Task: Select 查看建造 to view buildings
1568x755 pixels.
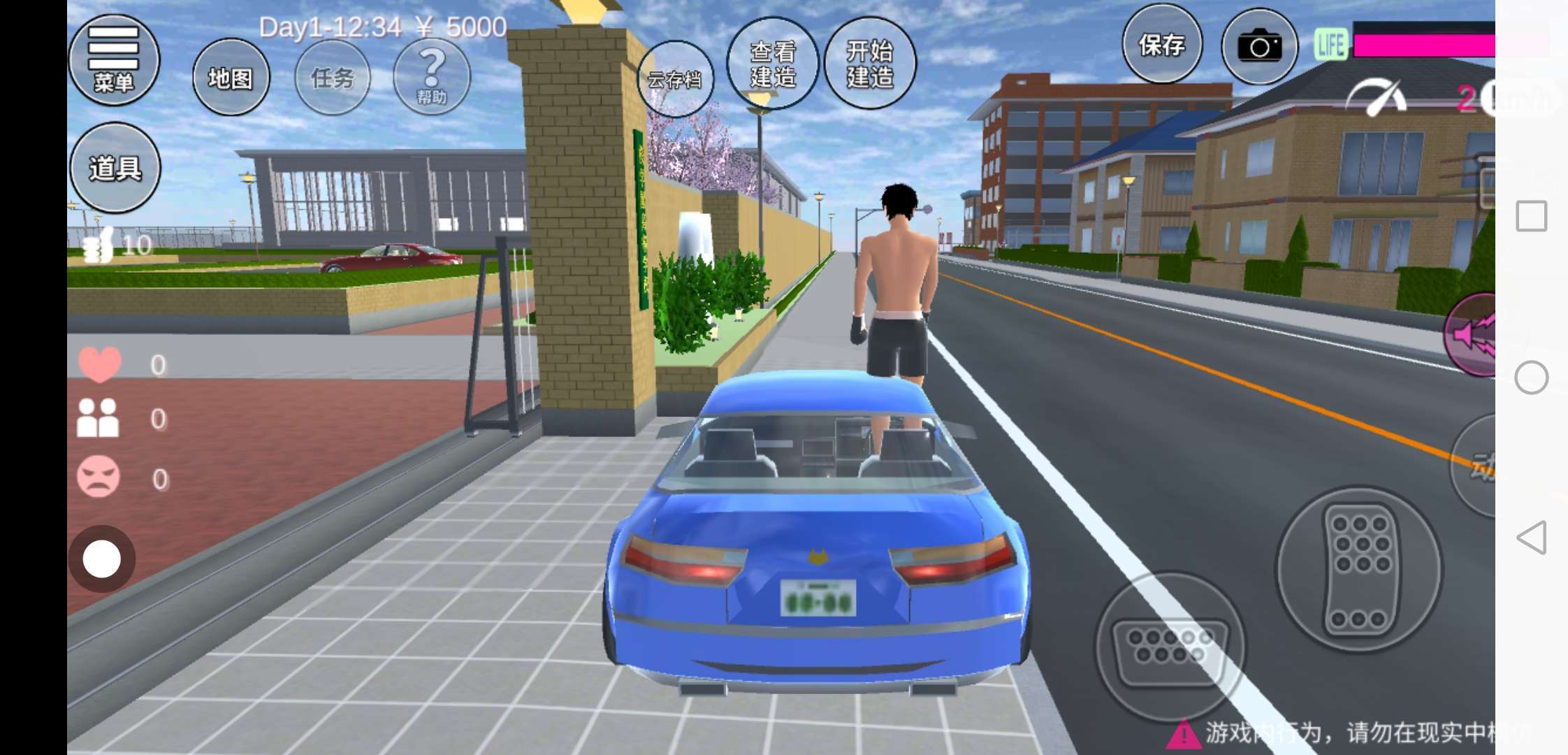Action: coord(773,64)
